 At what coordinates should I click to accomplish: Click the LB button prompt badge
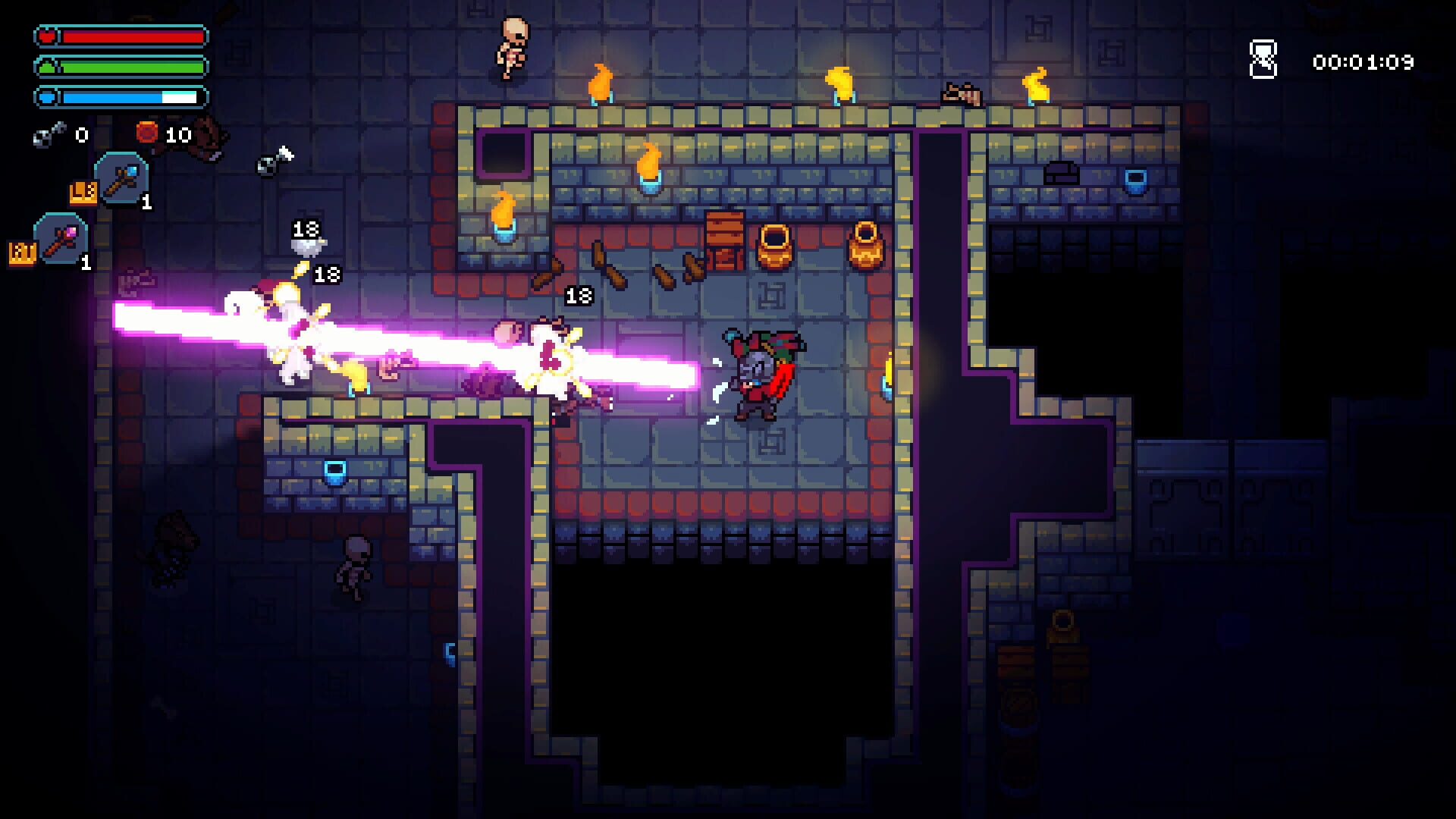(x=83, y=193)
